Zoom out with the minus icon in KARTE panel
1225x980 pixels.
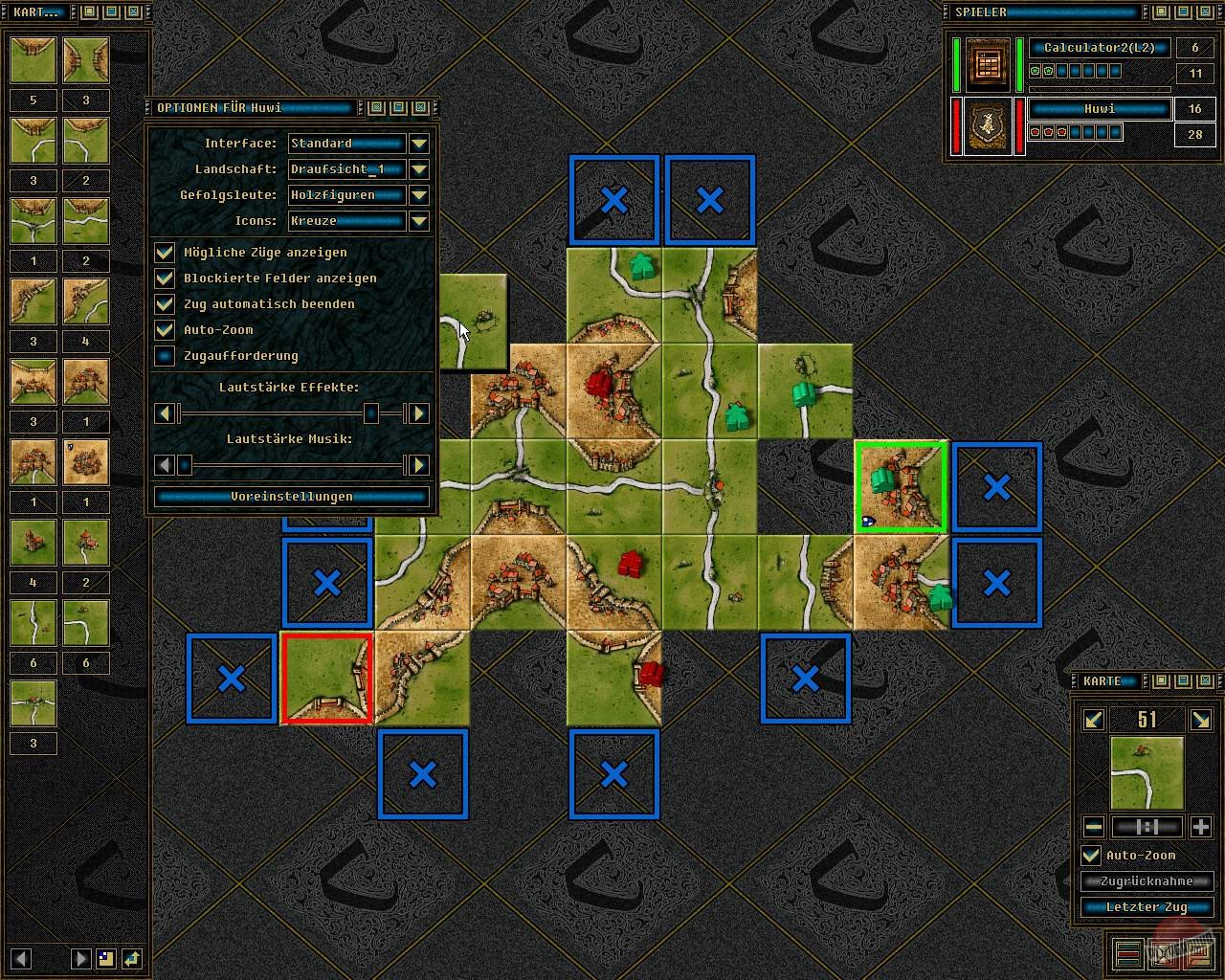(1092, 827)
